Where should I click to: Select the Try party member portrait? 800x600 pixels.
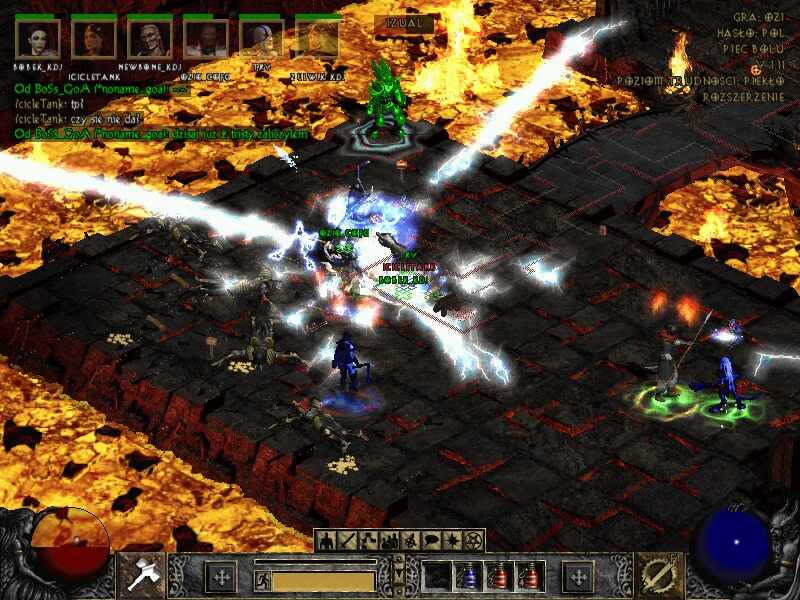(262, 40)
